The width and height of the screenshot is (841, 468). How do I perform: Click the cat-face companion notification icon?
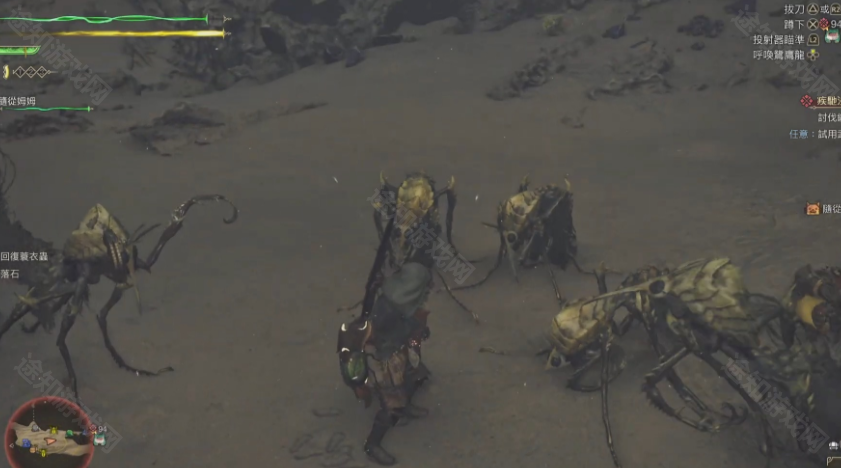[813, 209]
